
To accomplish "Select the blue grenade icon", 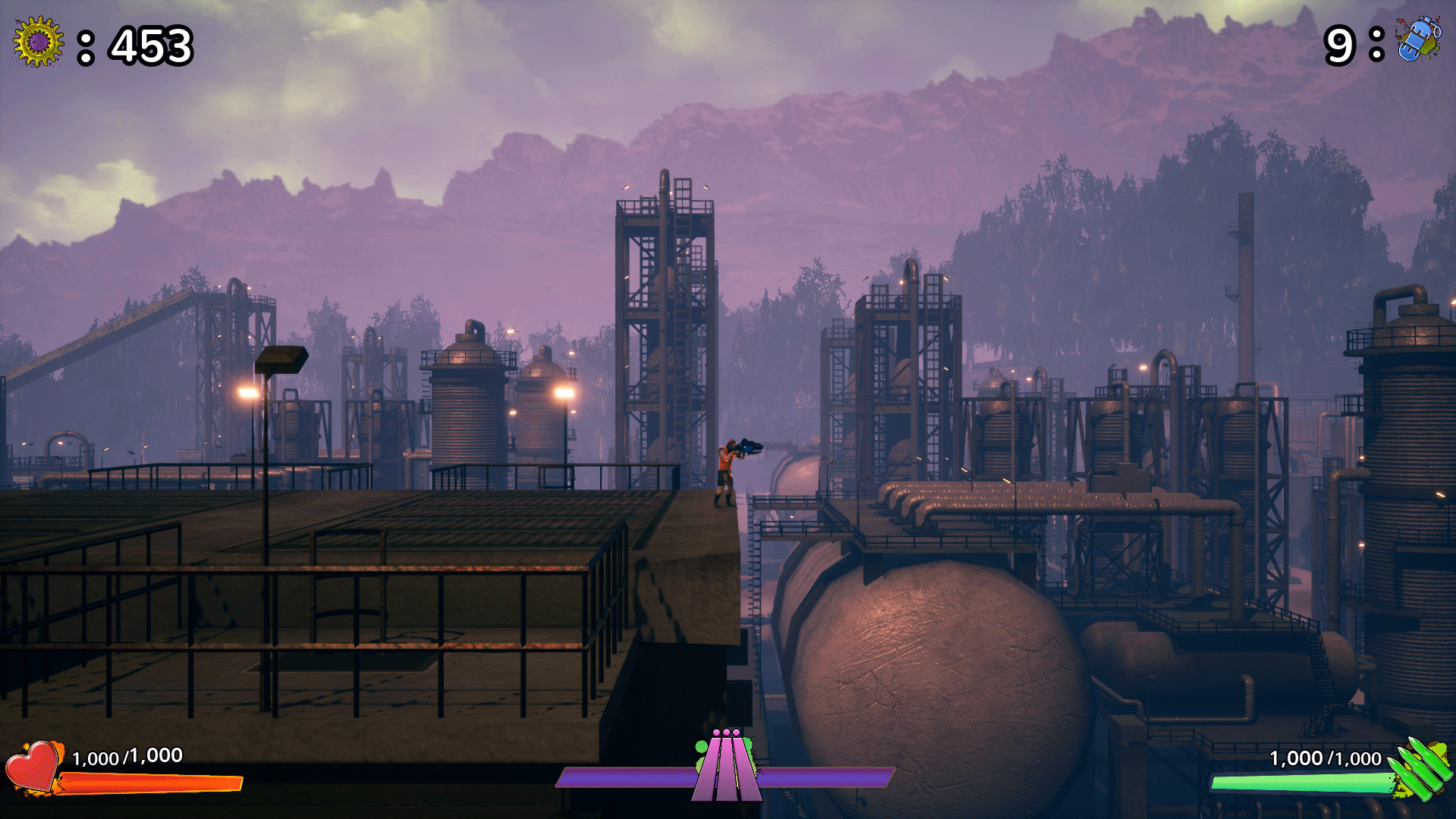I will pyautogui.click(x=1417, y=38).
